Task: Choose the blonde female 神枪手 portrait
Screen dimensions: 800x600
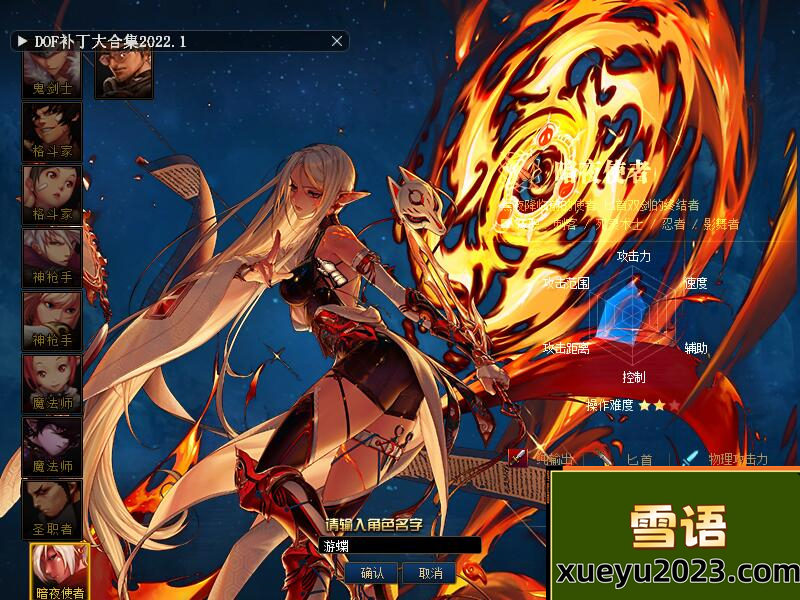Action: pos(52,321)
